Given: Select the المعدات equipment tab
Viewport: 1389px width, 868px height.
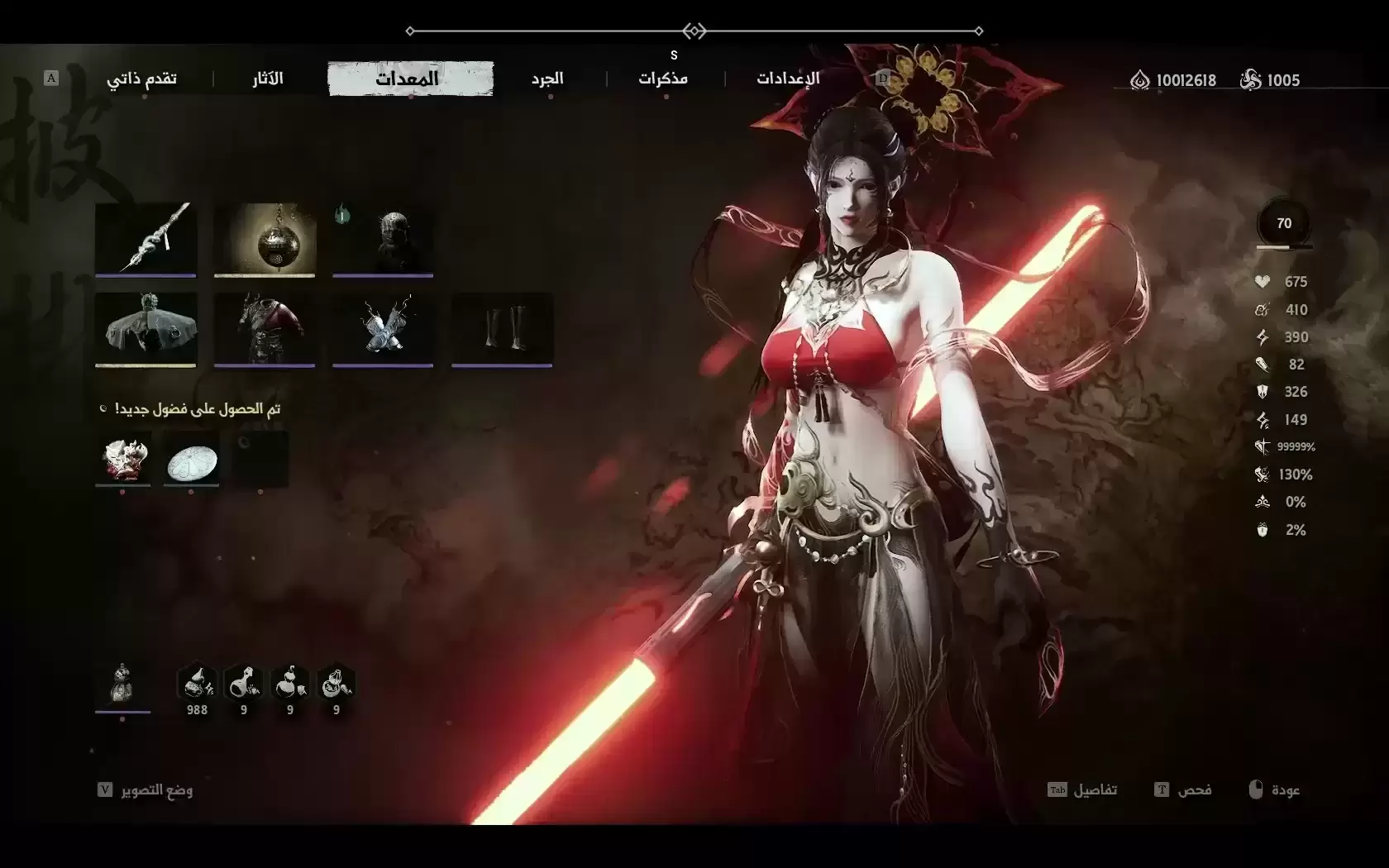Looking at the screenshot, I should coord(410,79).
